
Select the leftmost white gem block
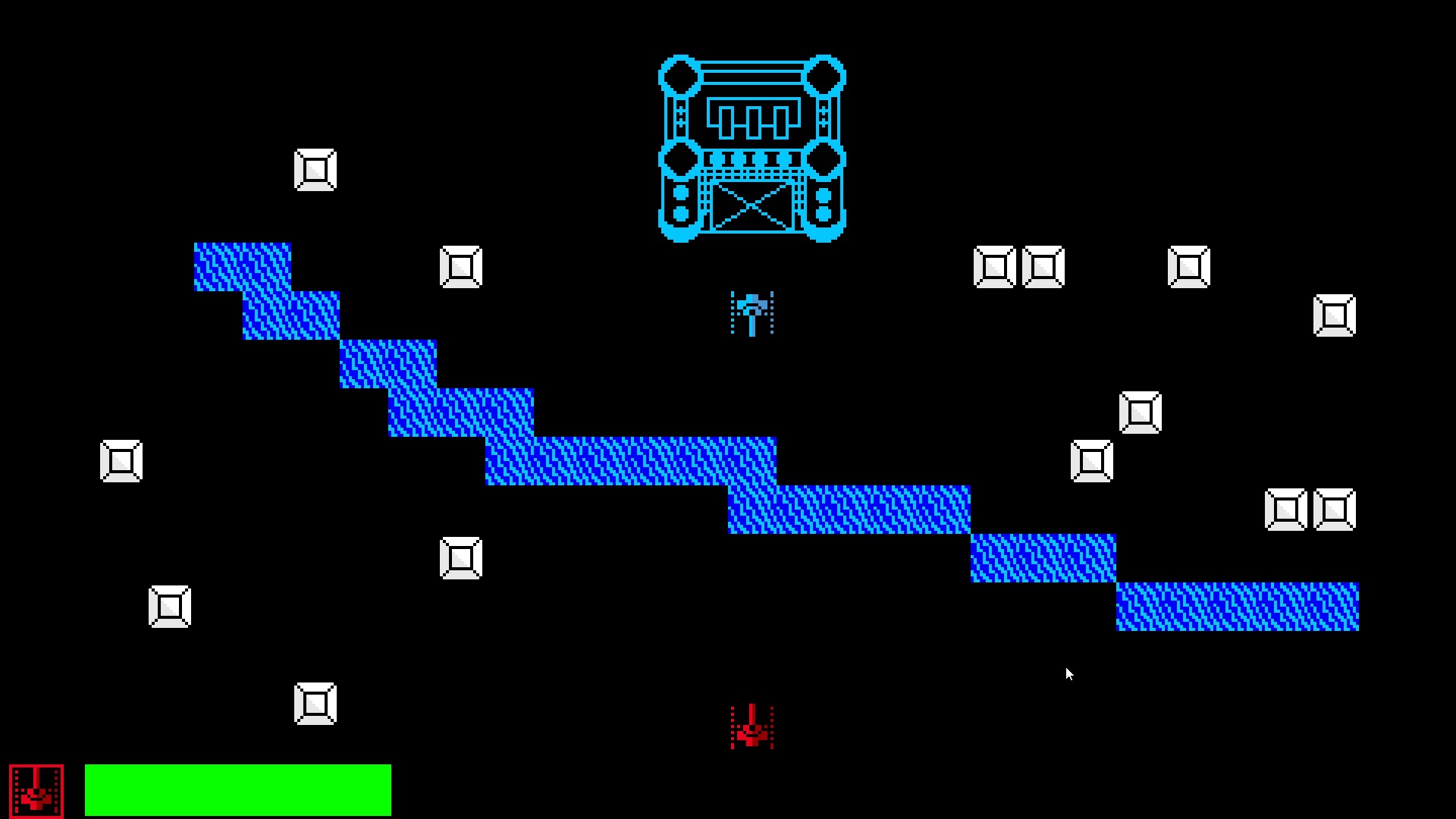pos(121,460)
